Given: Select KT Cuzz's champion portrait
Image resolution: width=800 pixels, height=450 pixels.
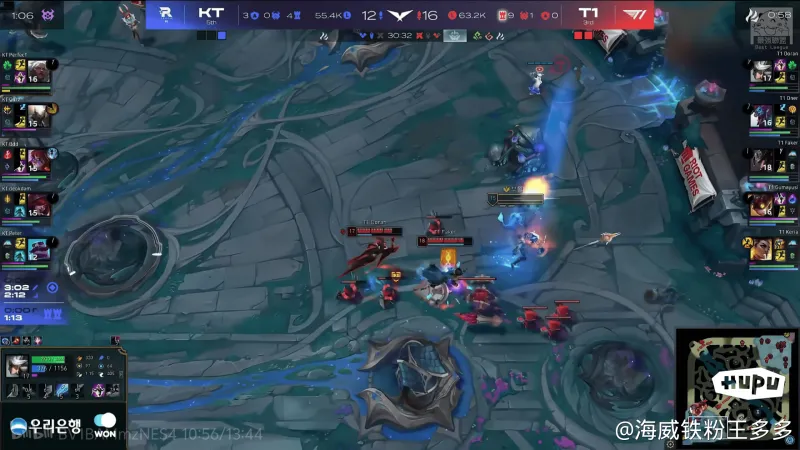Looking at the screenshot, I should tap(35, 117).
